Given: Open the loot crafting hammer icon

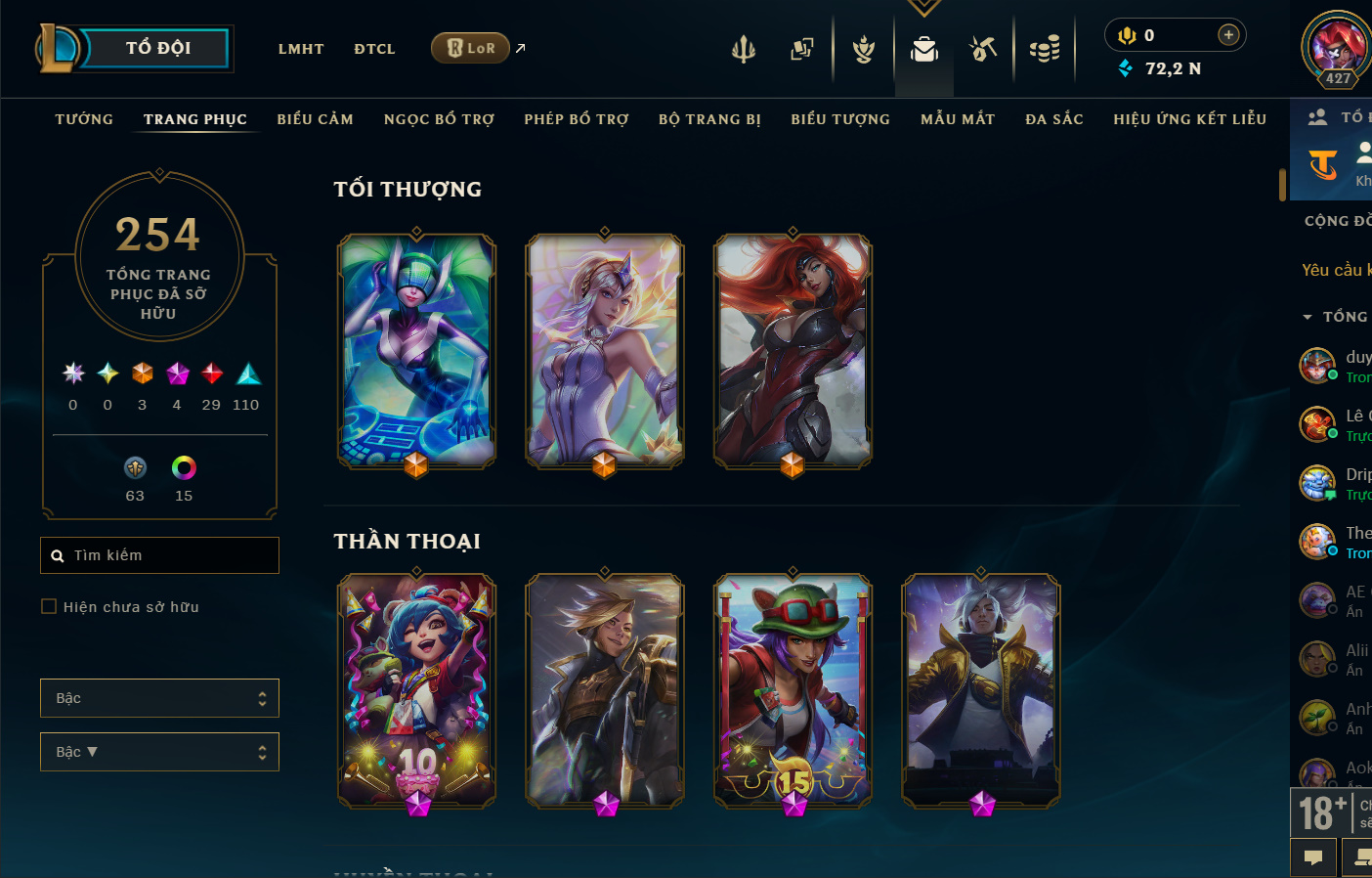Looking at the screenshot, I should coord(983,48).
